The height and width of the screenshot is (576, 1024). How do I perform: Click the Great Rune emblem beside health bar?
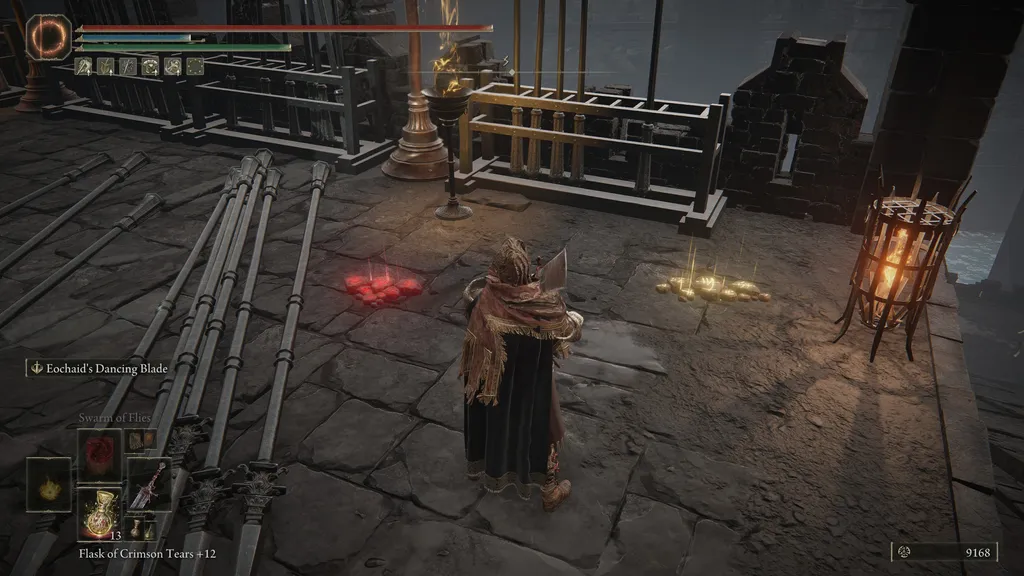[46, 36]
